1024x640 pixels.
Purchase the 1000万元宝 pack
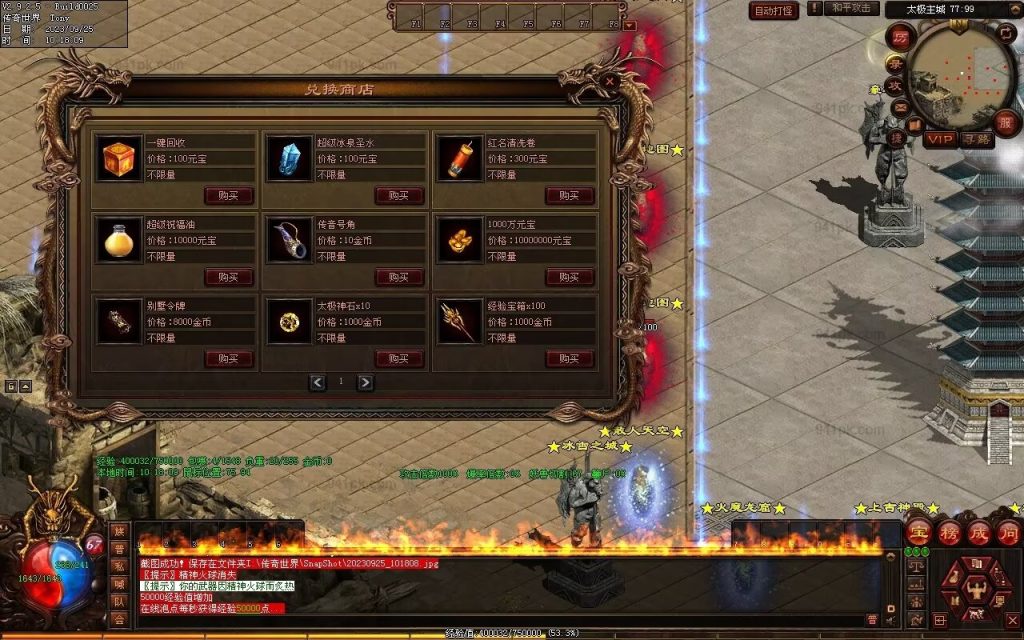coord(570,277)
